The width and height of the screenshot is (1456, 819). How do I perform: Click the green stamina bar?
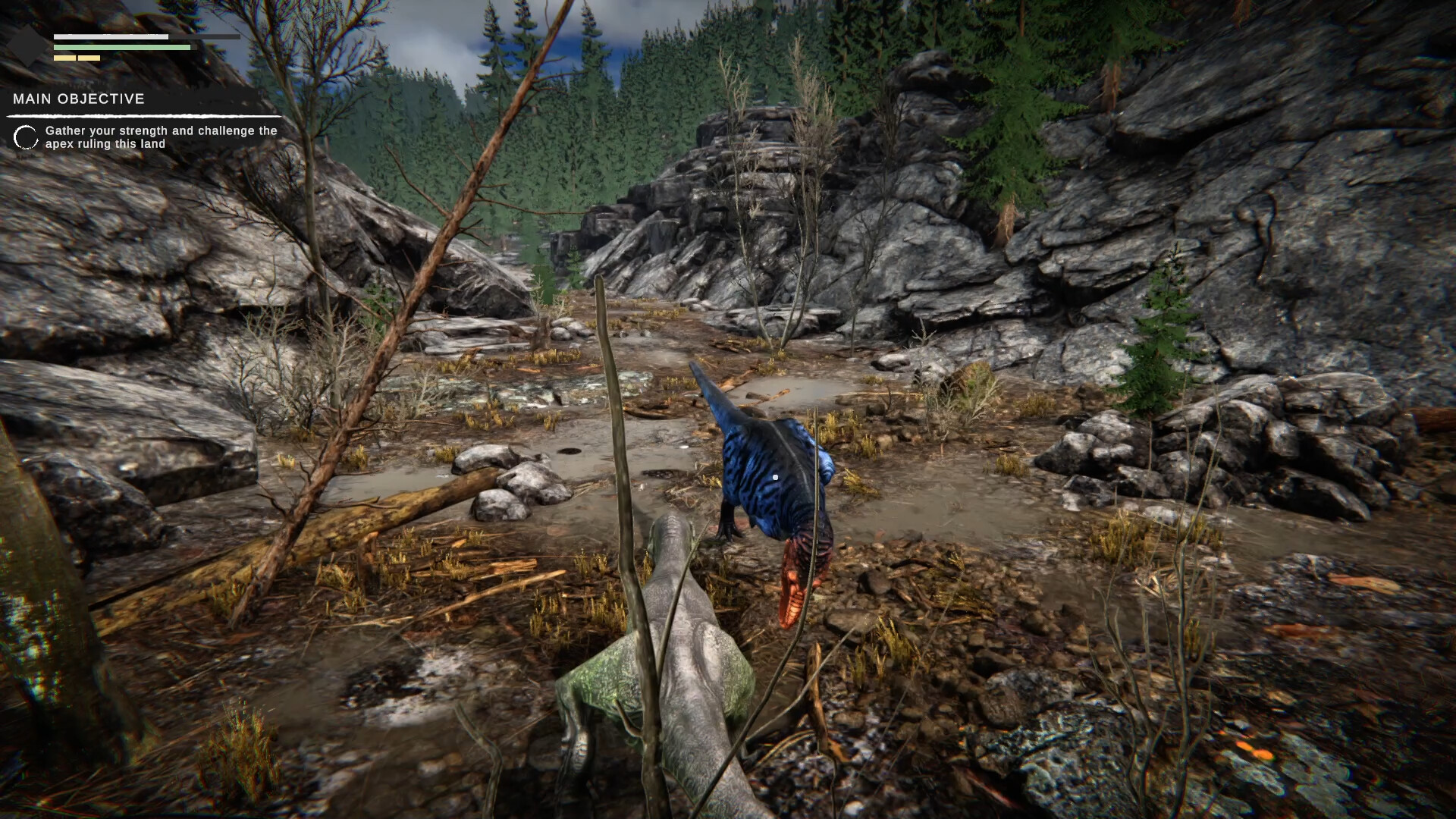[121, 47]
